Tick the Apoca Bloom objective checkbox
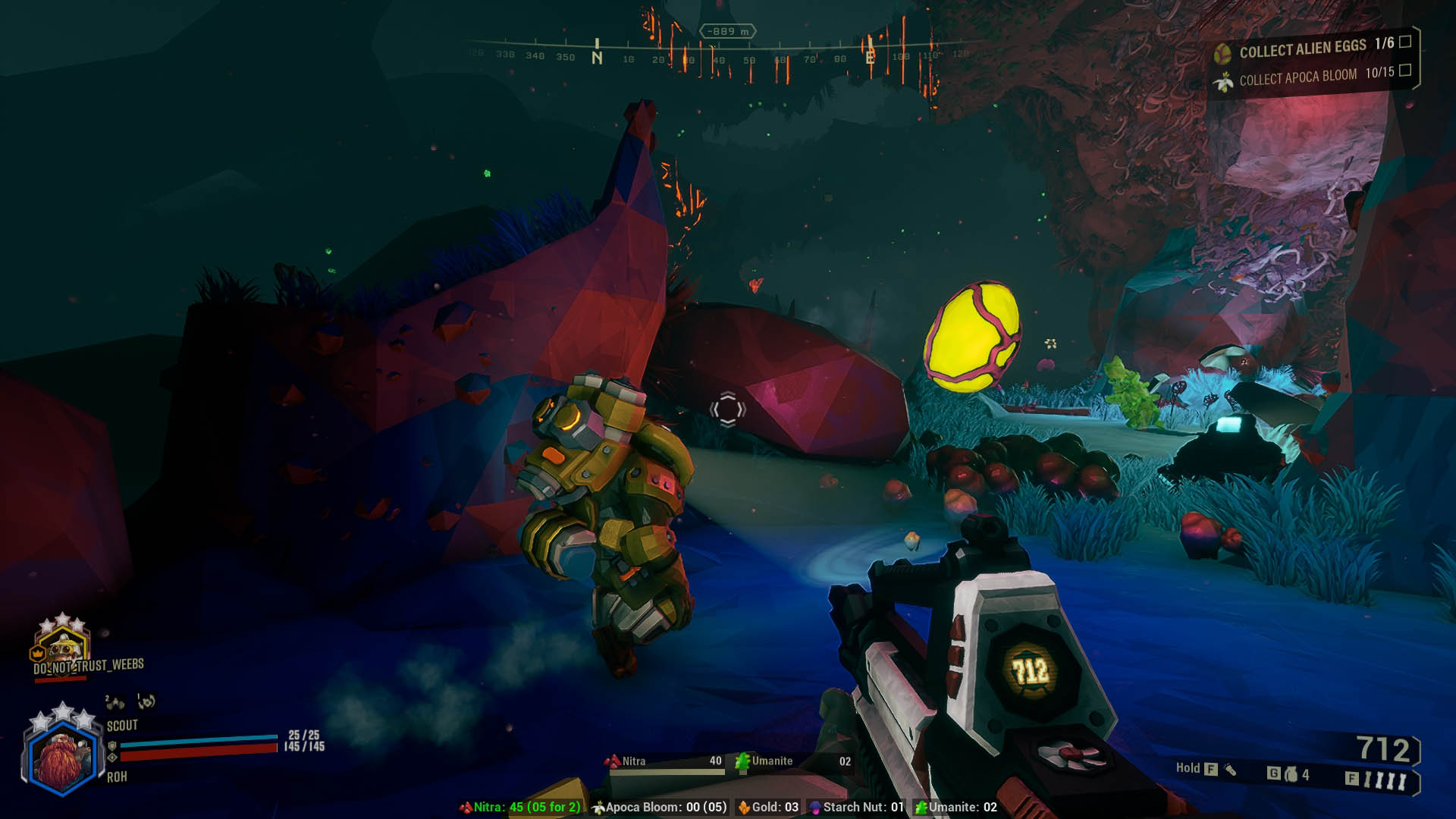The image size is (1456, 819). [1405, 70]
